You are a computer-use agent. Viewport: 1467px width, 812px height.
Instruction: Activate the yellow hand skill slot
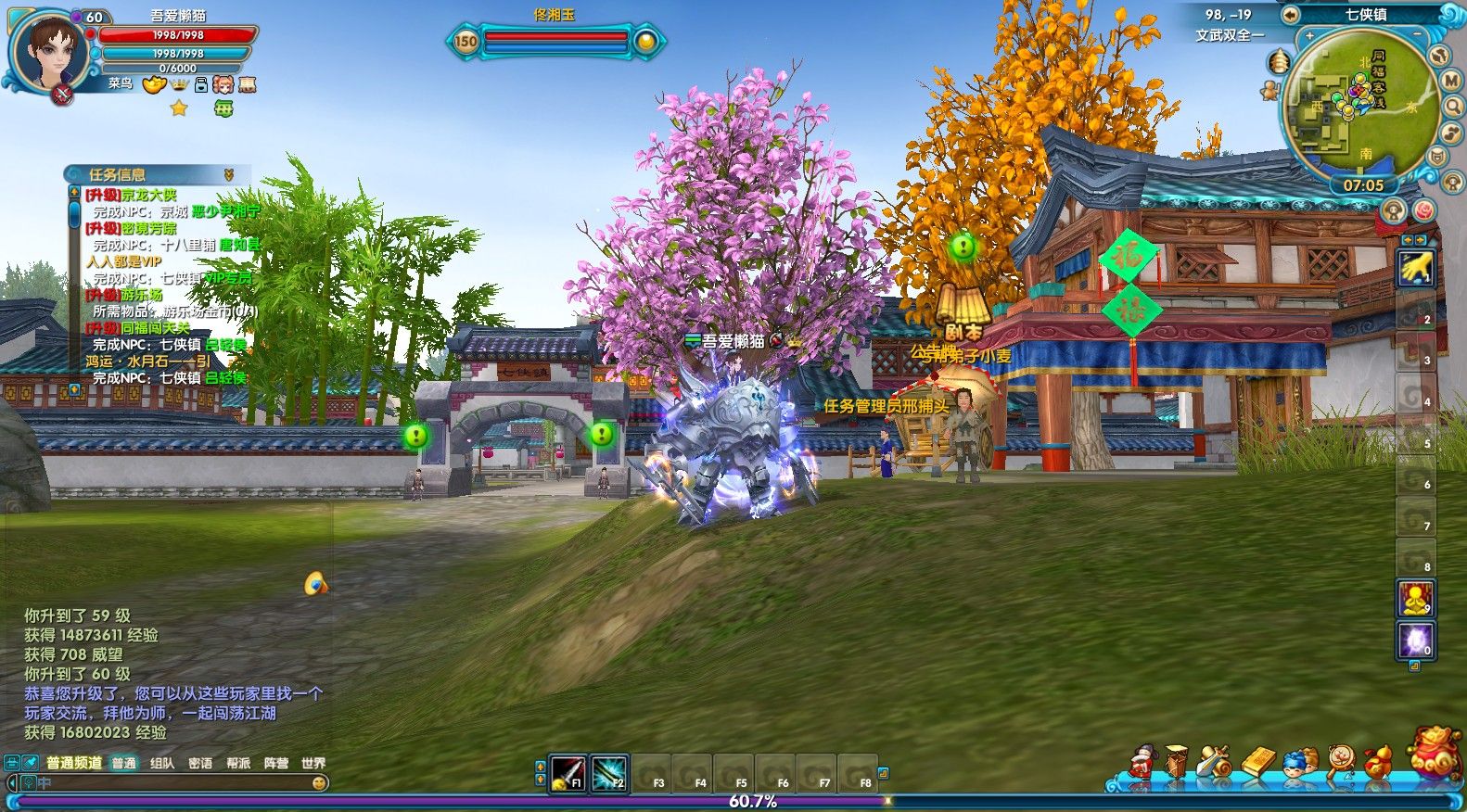(1416, 269)
